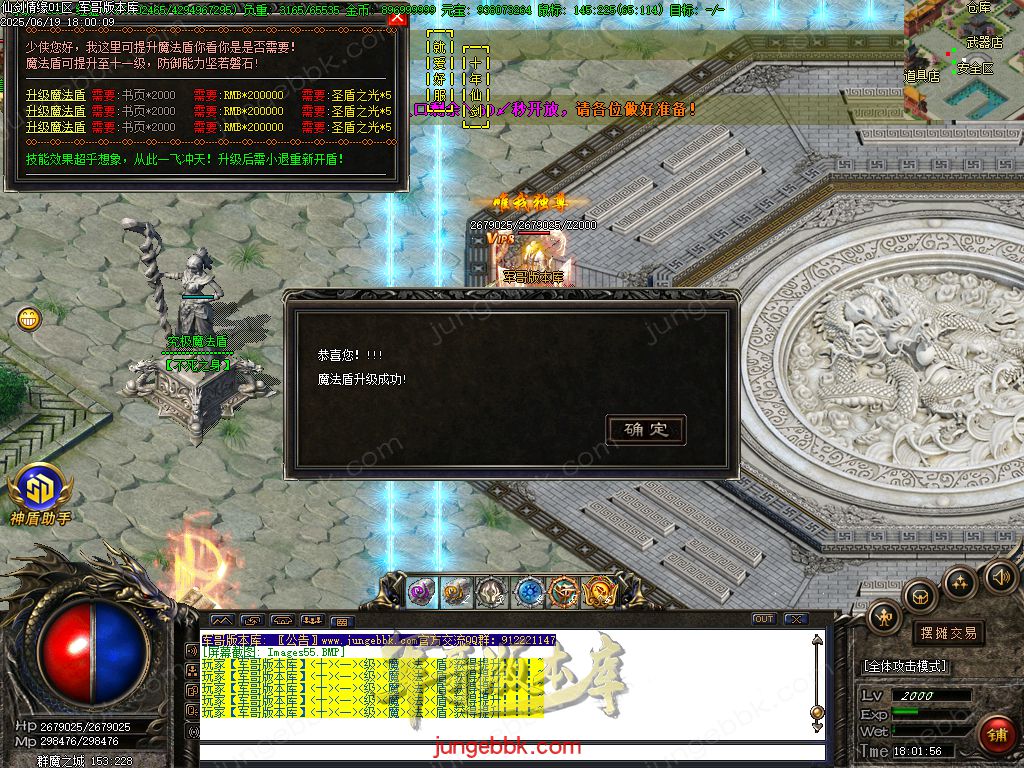Open the round cube bag button
This screenshot has height=768, width=1024.
coord(920,598)
